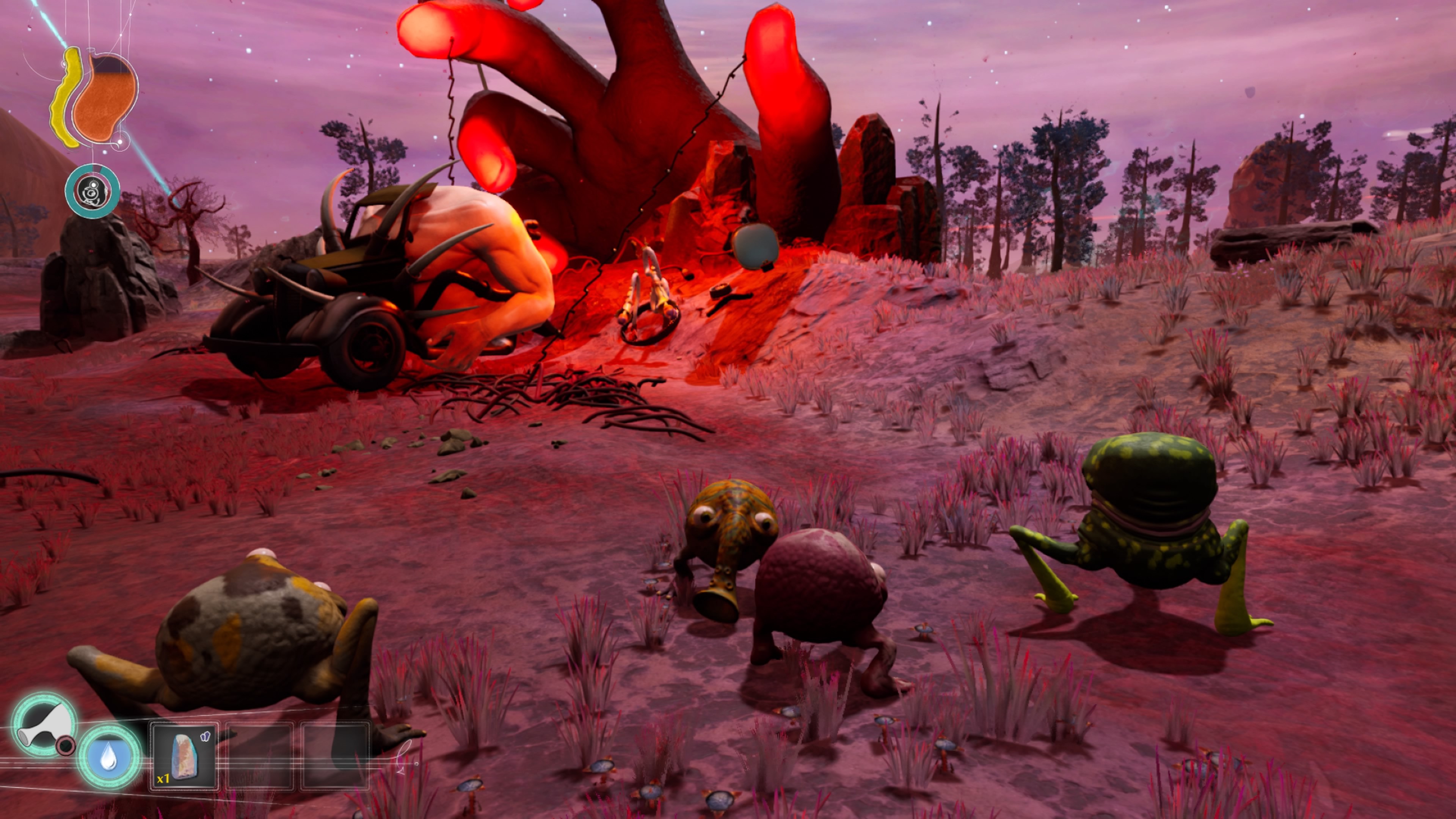
Task: Select the white horn tool icon
Action: [44, 726]
